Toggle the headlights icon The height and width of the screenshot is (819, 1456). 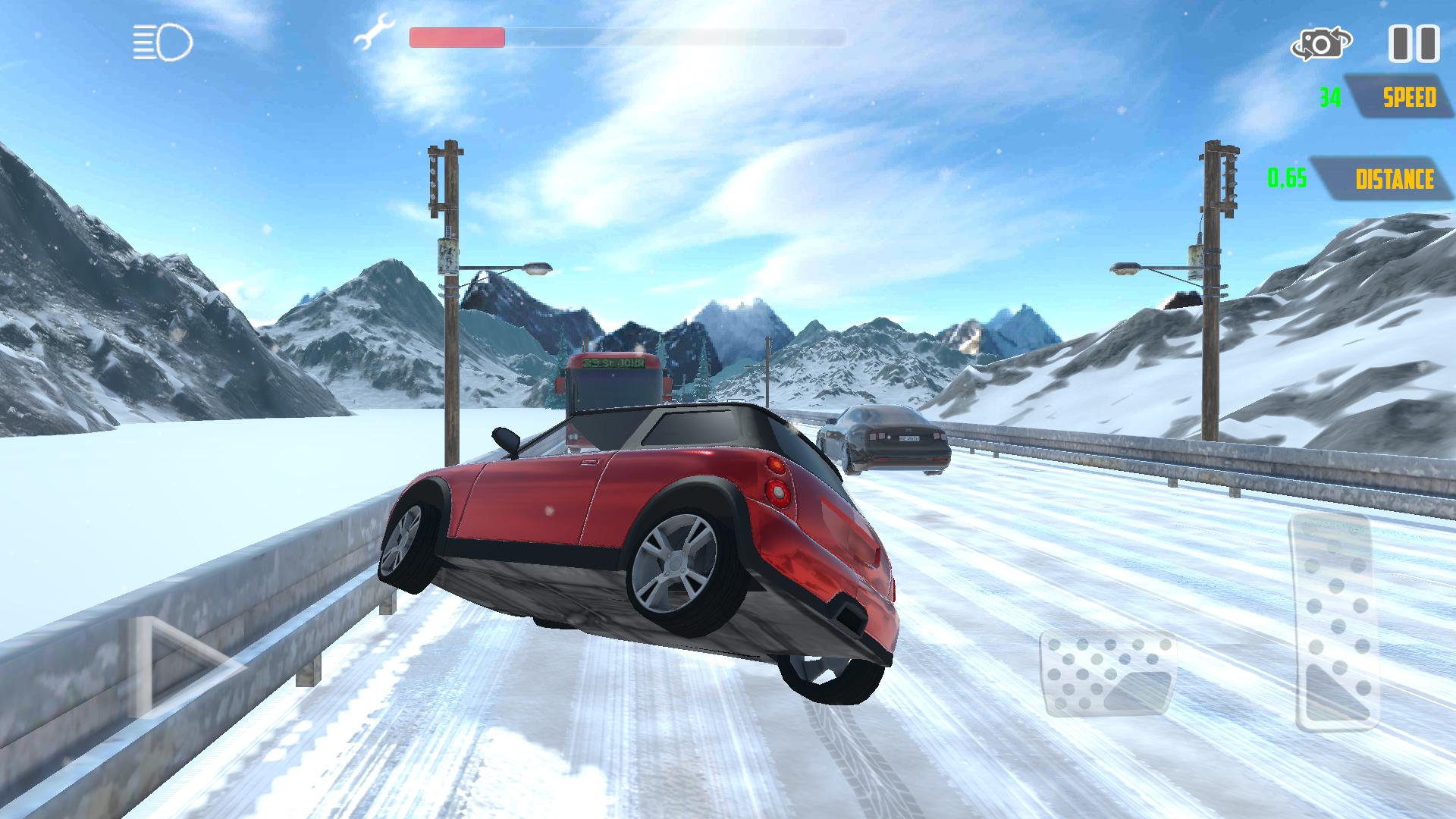point(163,42)
